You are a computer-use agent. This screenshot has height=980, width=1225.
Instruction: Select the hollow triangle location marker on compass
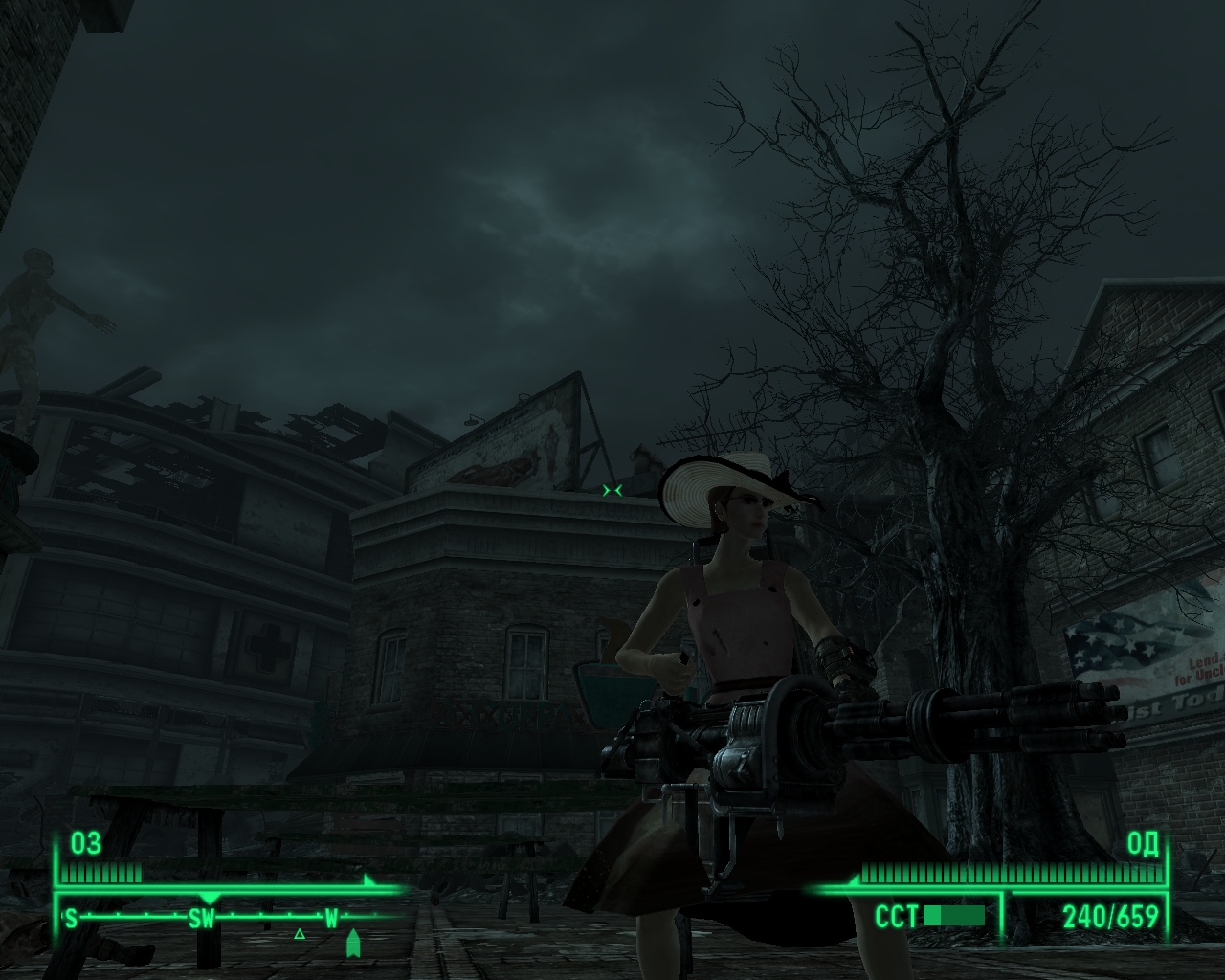pyautogui.click(x=300, y=933)
